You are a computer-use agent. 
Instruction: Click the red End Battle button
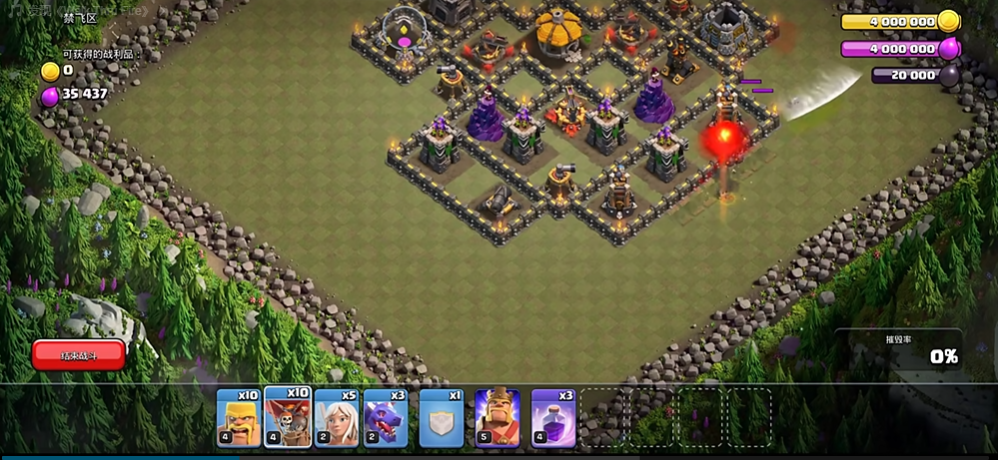pos(79,355)
